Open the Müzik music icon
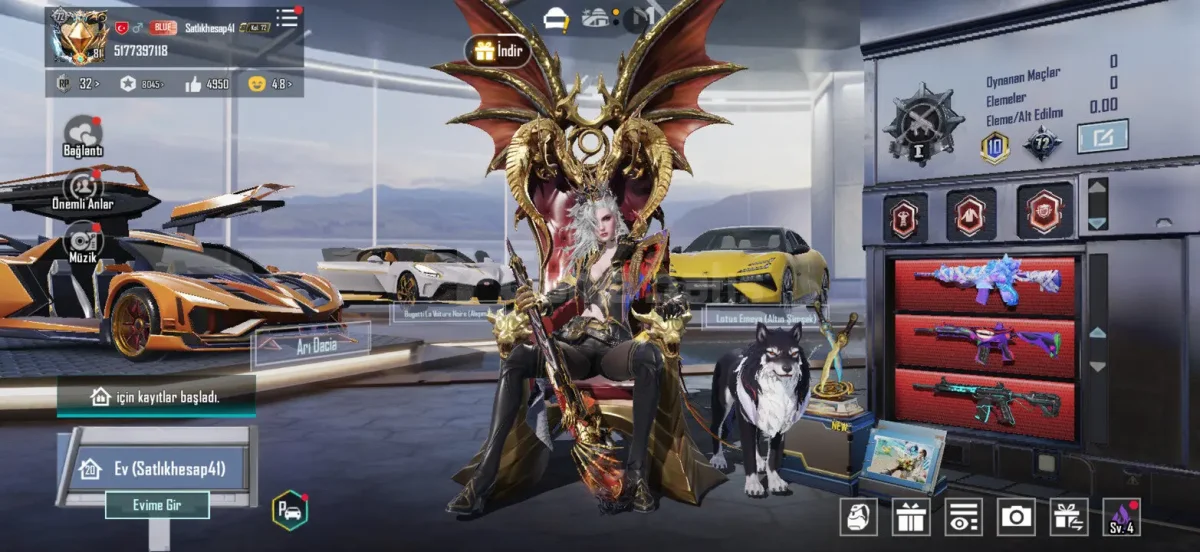This screenshot has height=552, width=1200. pyautogui.click(x=83, y=242)
